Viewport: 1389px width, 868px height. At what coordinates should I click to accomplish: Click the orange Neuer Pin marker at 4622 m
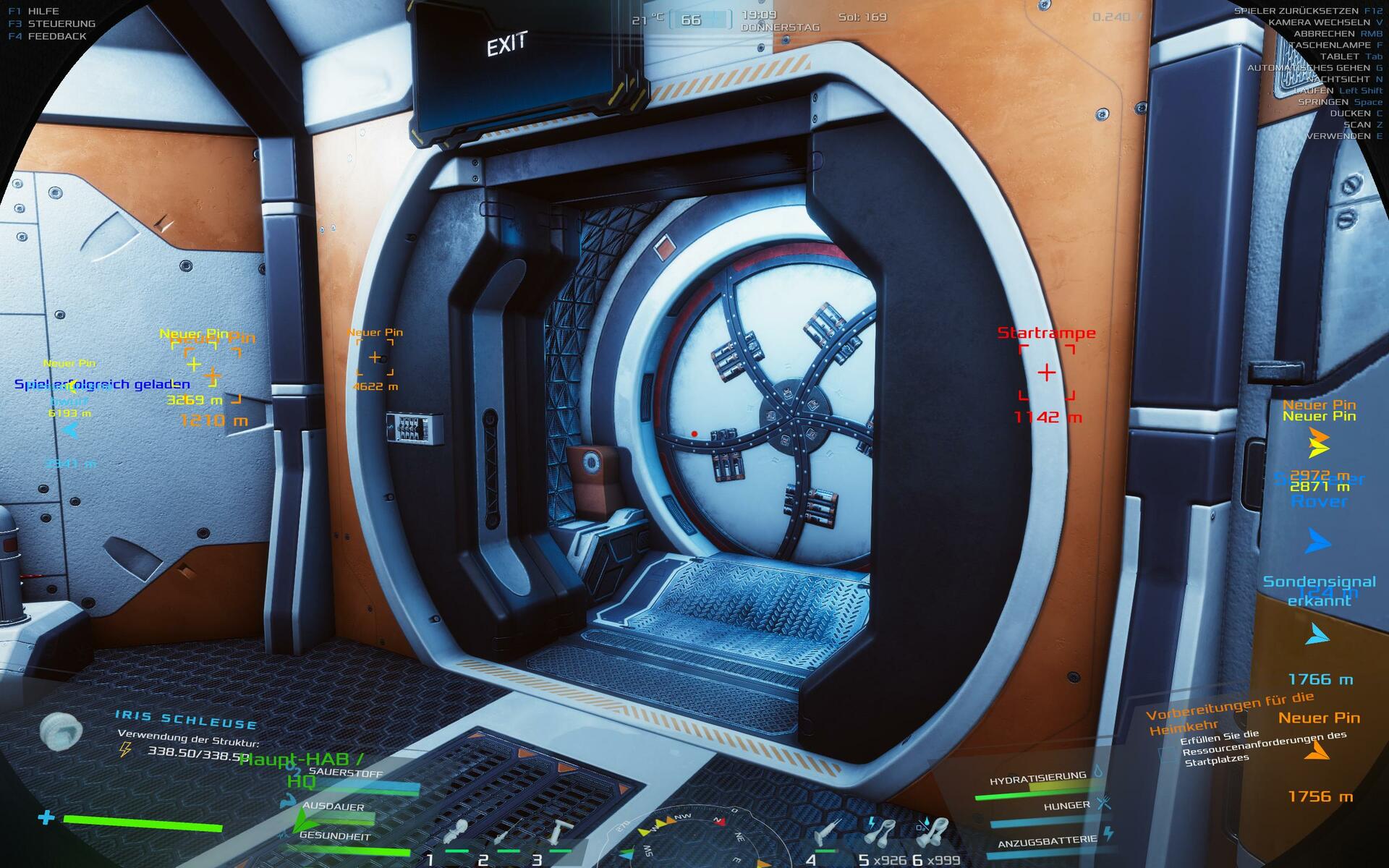(x=375, y=357)
